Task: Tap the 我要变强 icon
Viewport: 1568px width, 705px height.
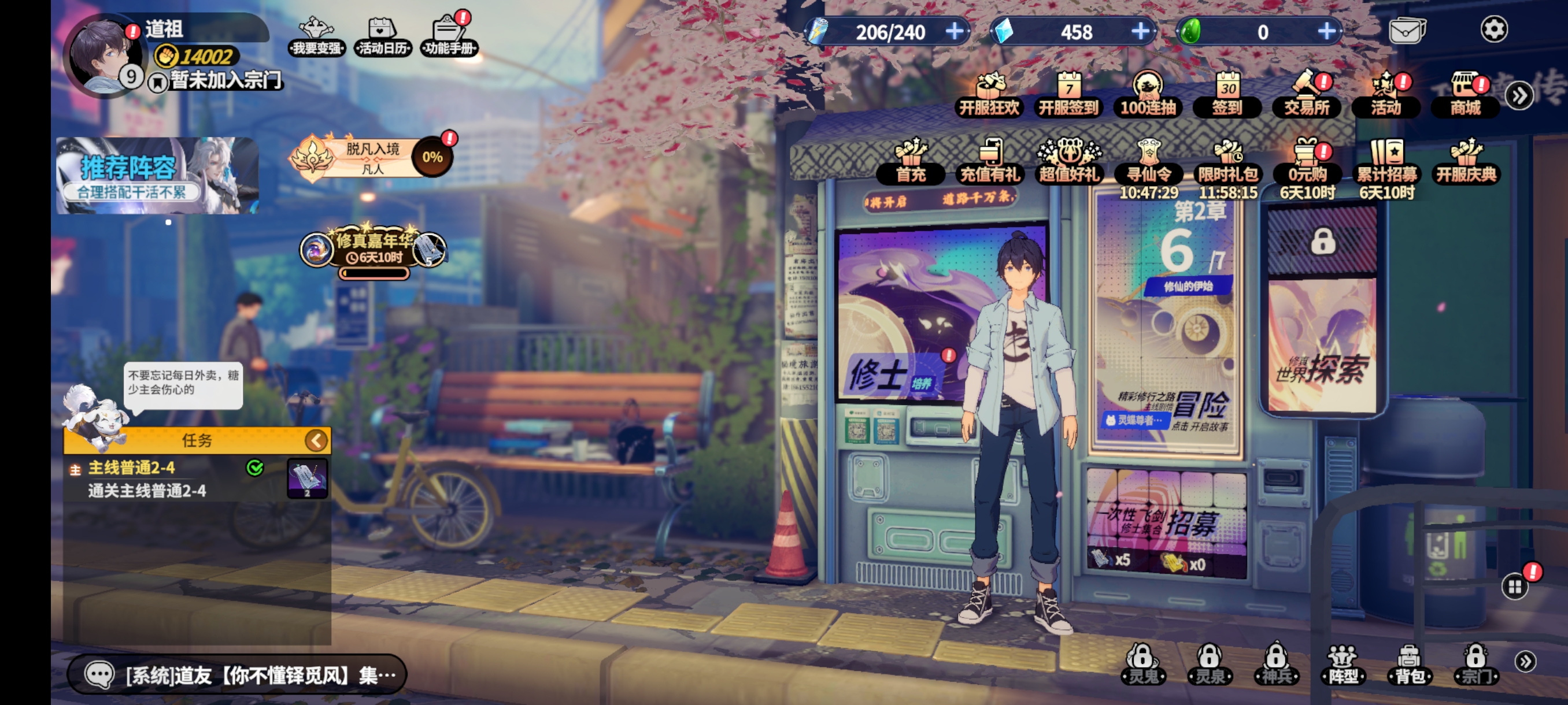Action: [316, 35]
